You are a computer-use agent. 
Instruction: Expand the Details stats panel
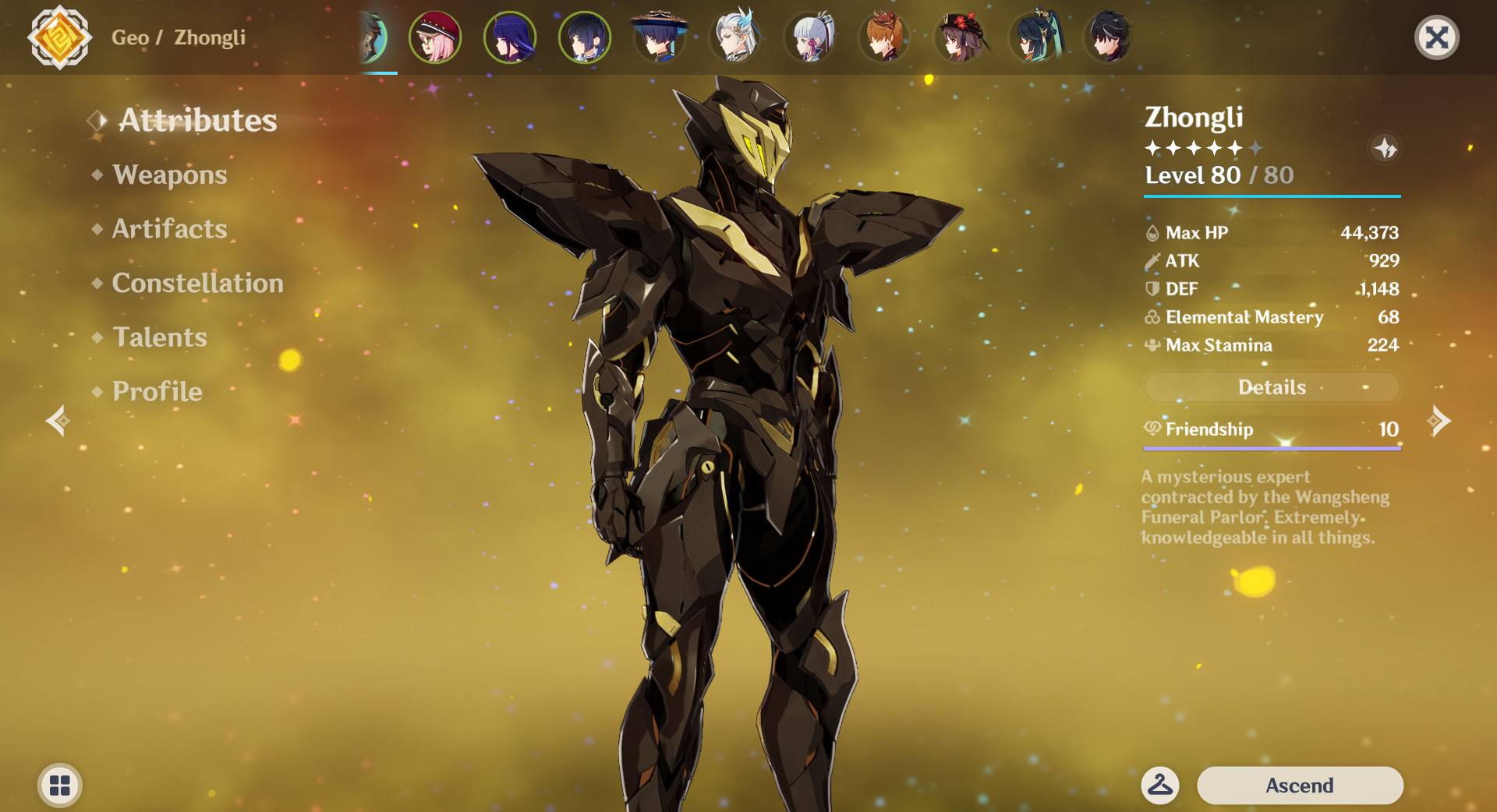[x=1272, y=387]
